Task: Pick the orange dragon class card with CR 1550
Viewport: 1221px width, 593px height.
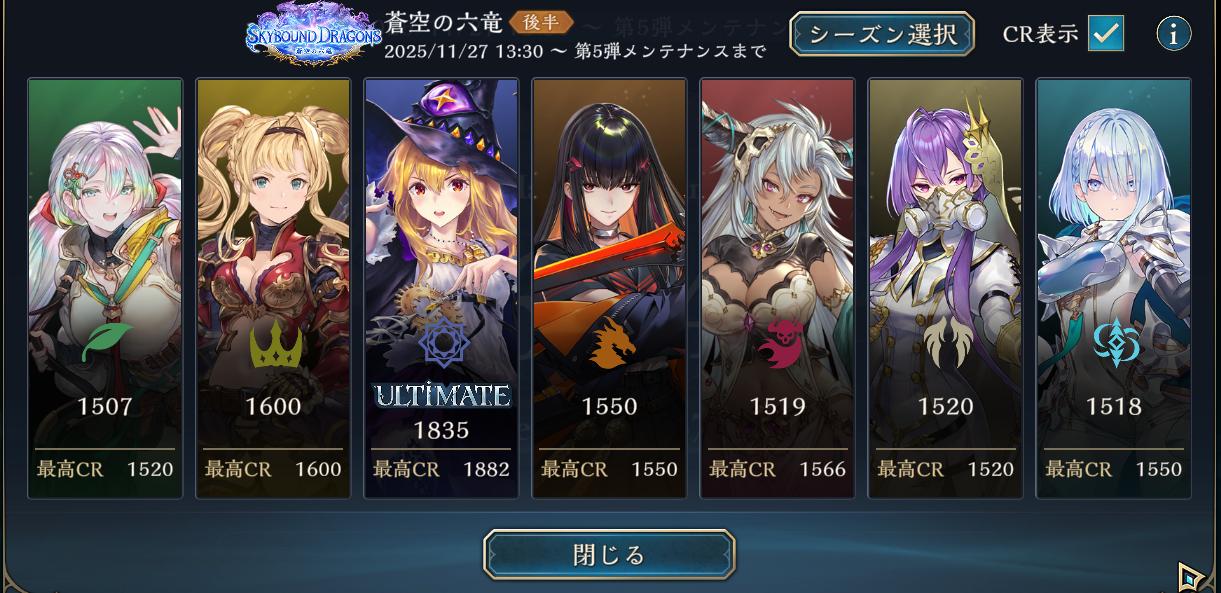Action: point(609,288)
